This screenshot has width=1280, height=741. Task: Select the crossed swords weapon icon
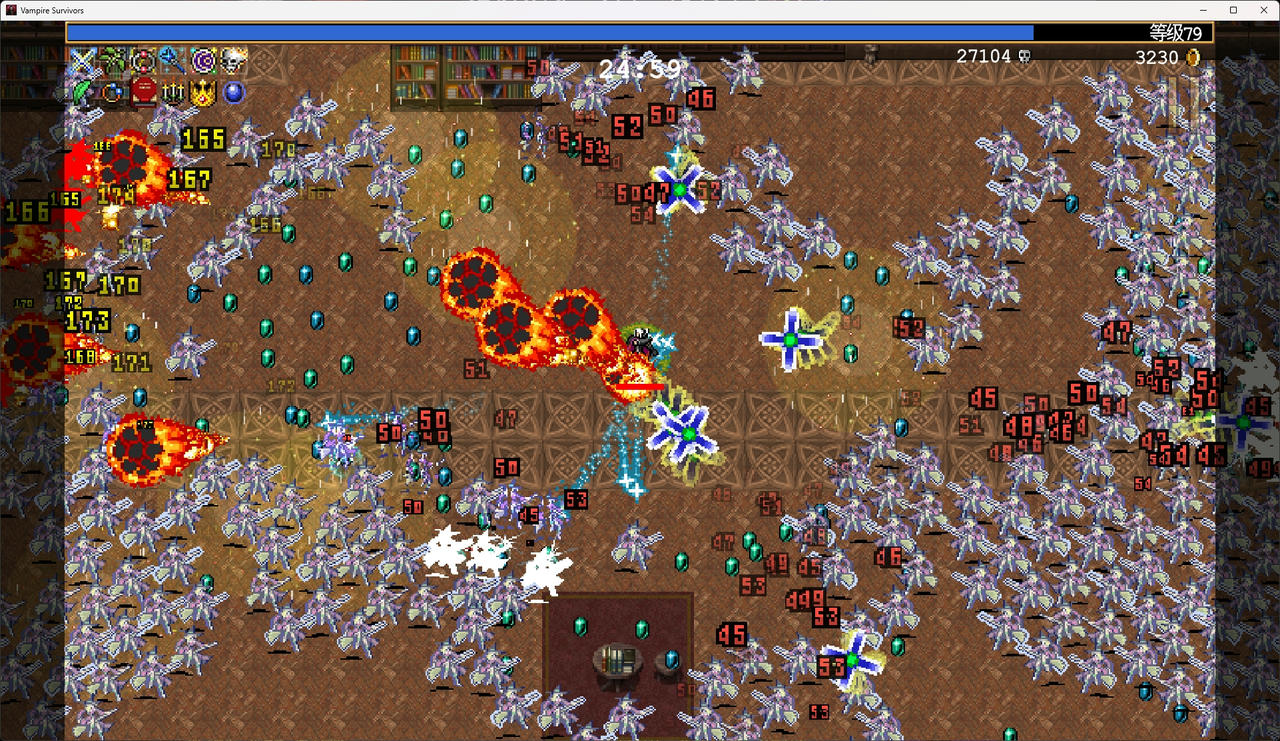click(x=82, y=61)
